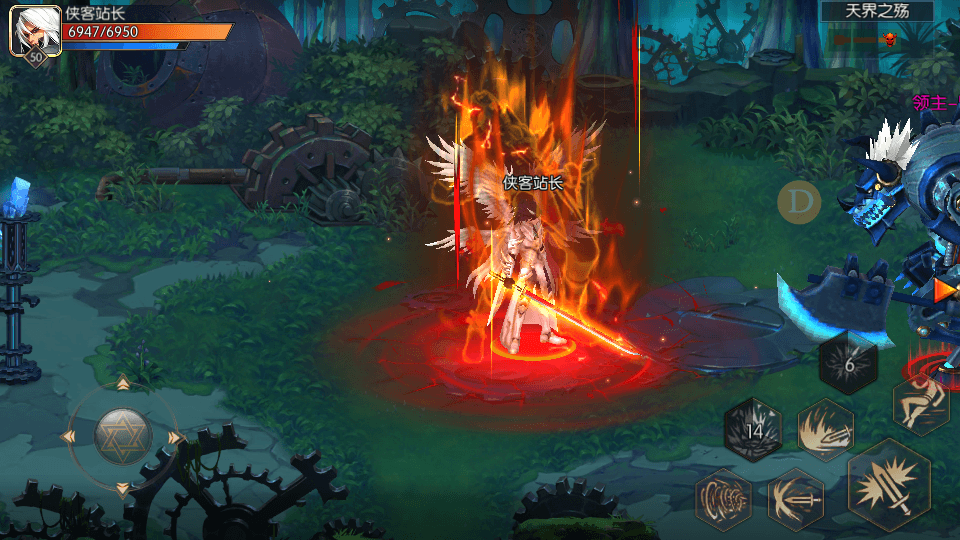This screenshot has height=540, width=960.
Task: Select the skill on 6 cooldown
Action: tap(849, 364)
